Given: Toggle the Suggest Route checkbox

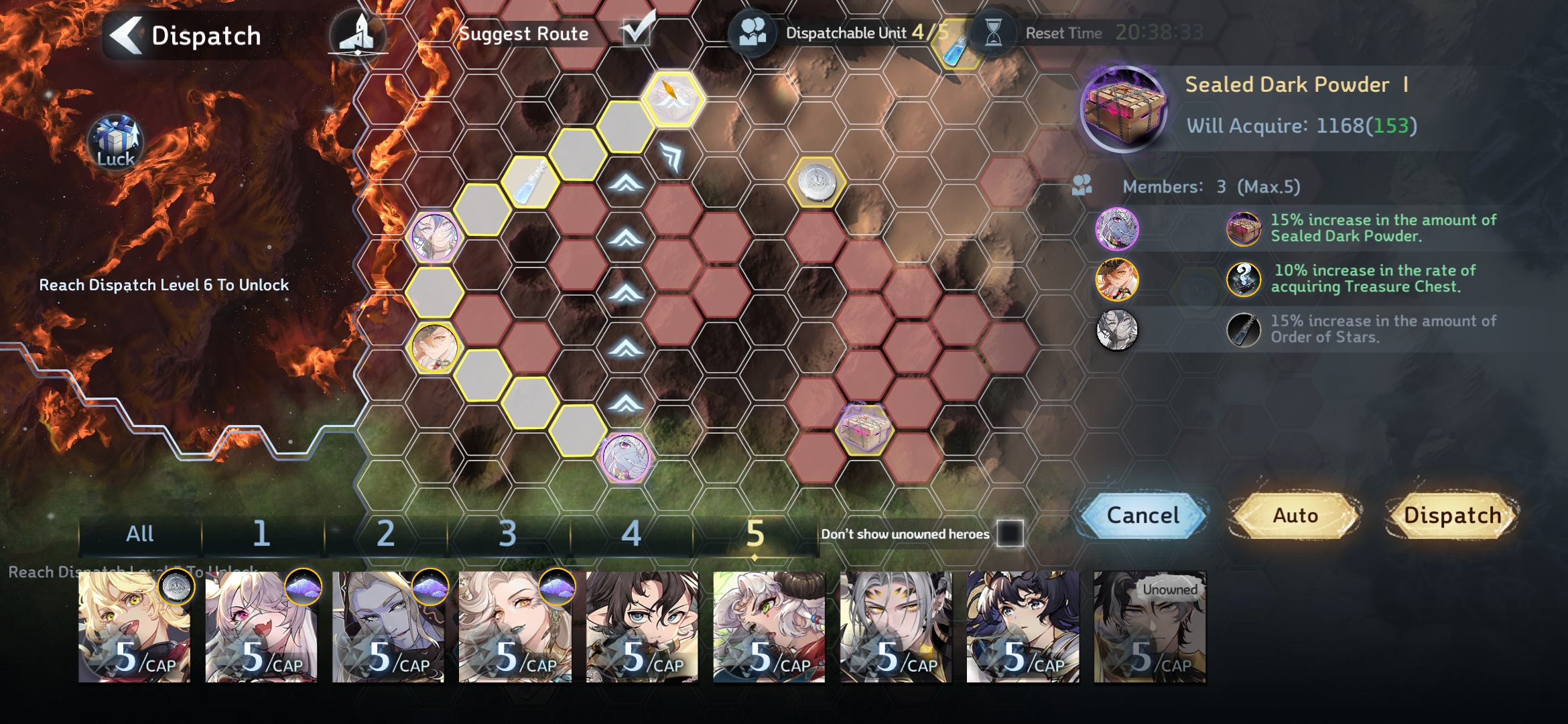Looking at the screenshot, I should point(637,31).
